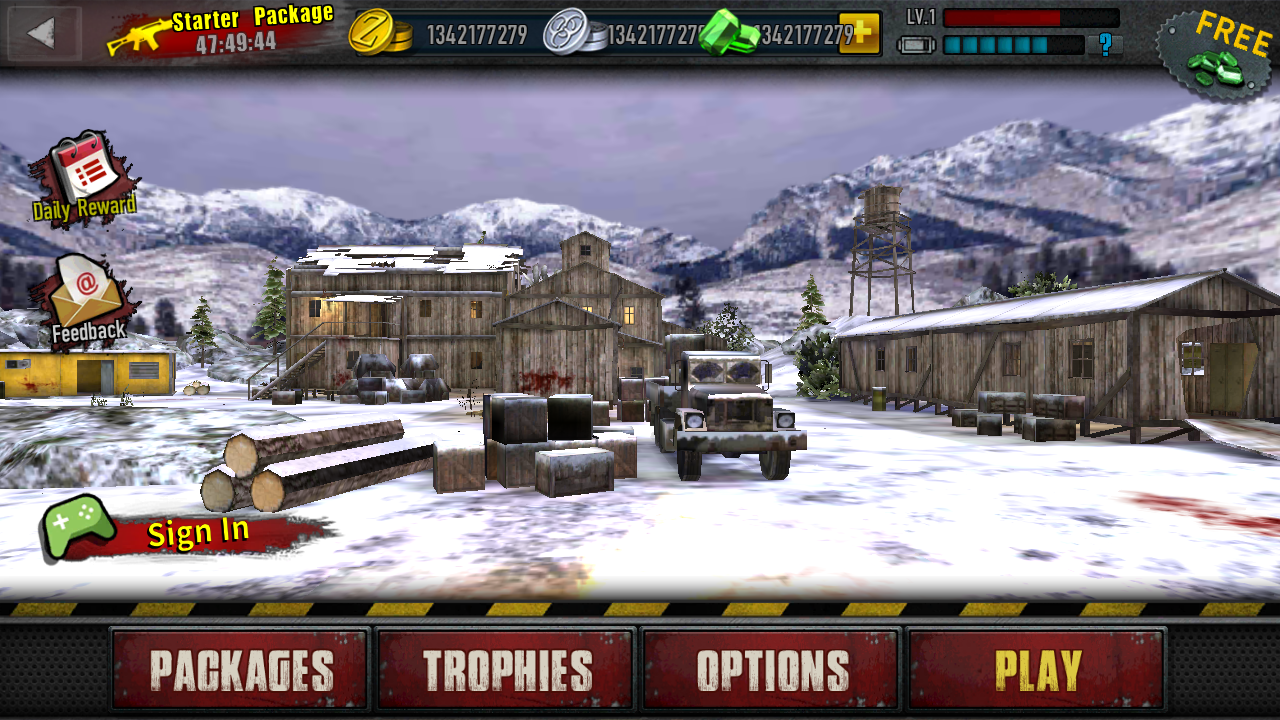Screen dimensions: 1280x720
Task: Go back with the arrow button
Action: pyautogui.click(x=42, y=33)
